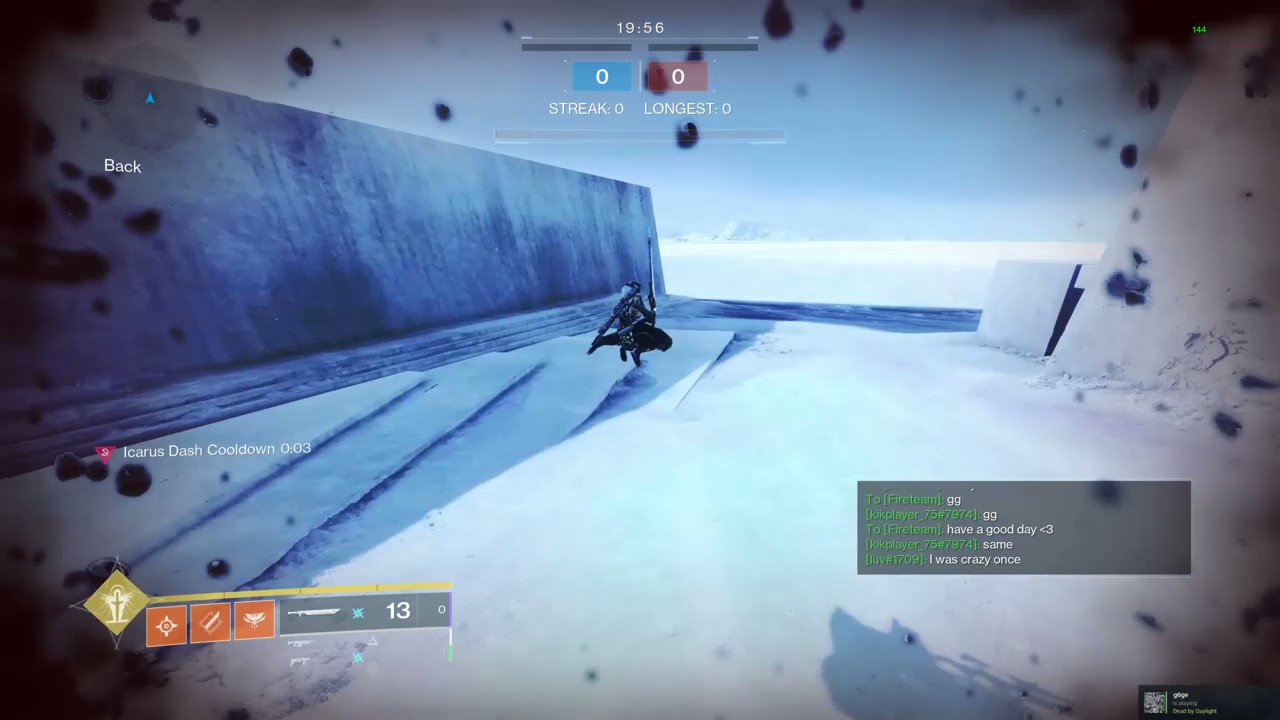Viewport: 1280px width, 720px height.
Task: Click the heavy ammo triangle indicator
Action: [372, 640]
